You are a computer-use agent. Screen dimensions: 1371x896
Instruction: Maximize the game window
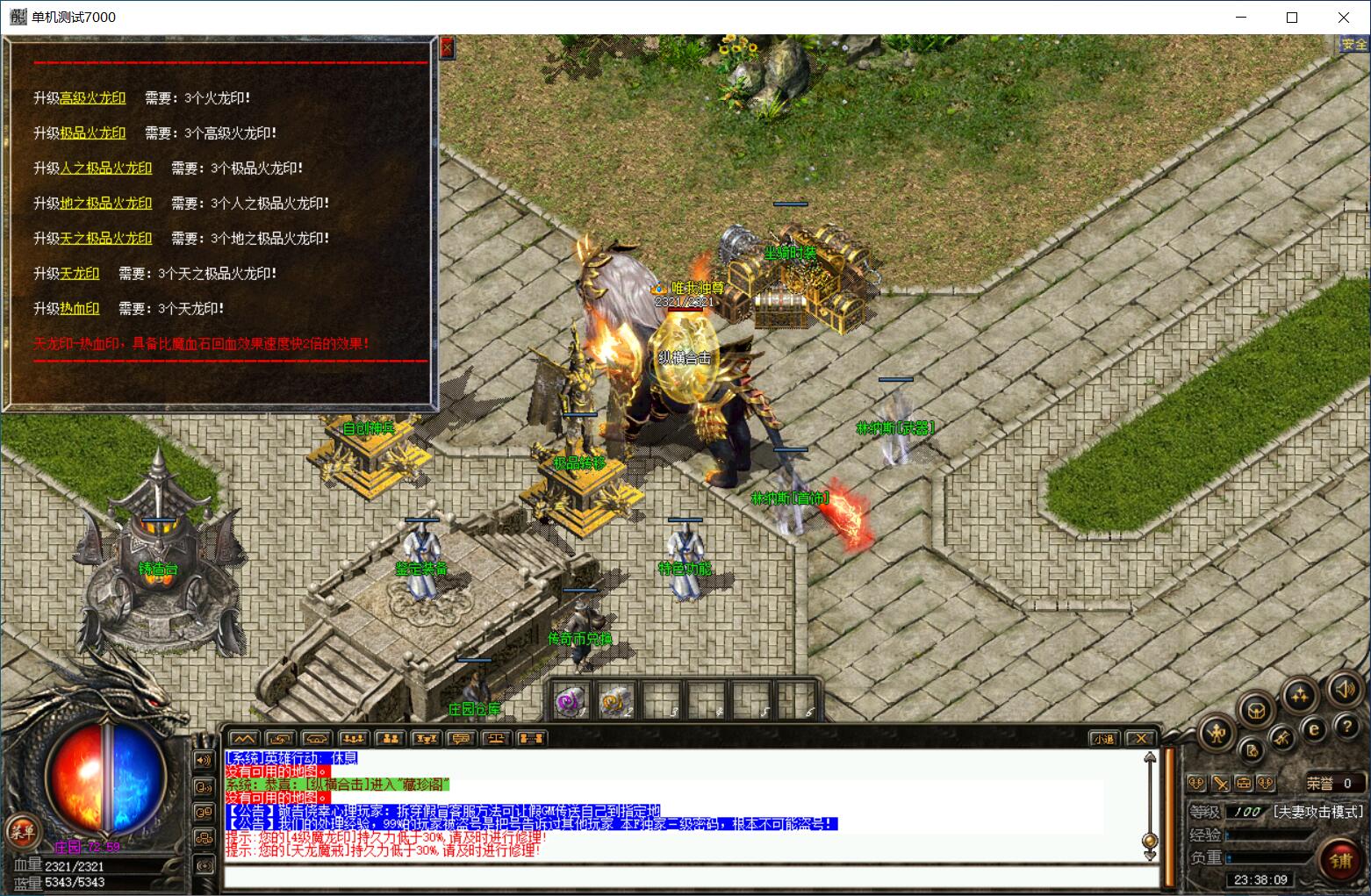coord(1292,17)
